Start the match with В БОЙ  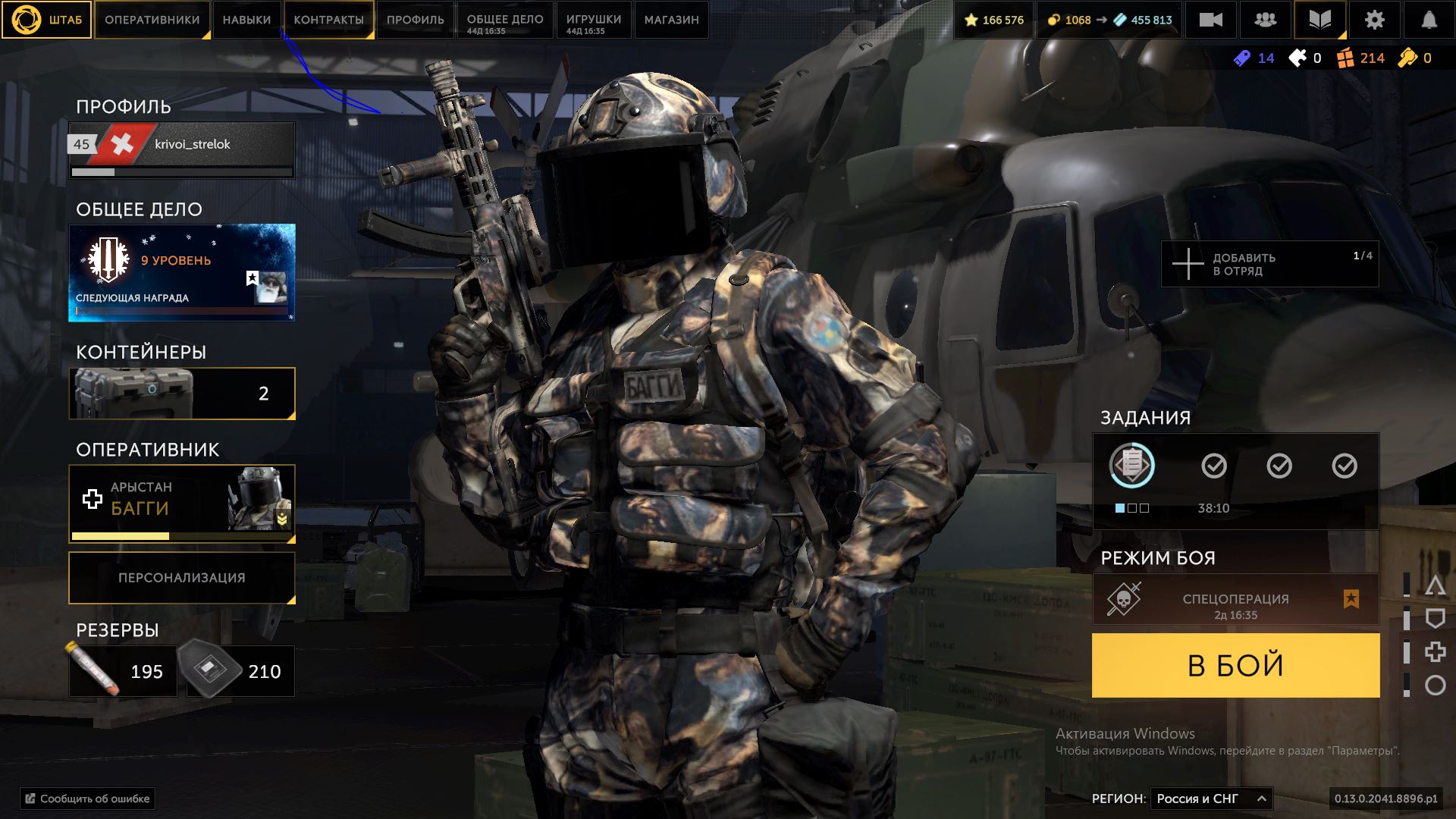coord(1235,665)
